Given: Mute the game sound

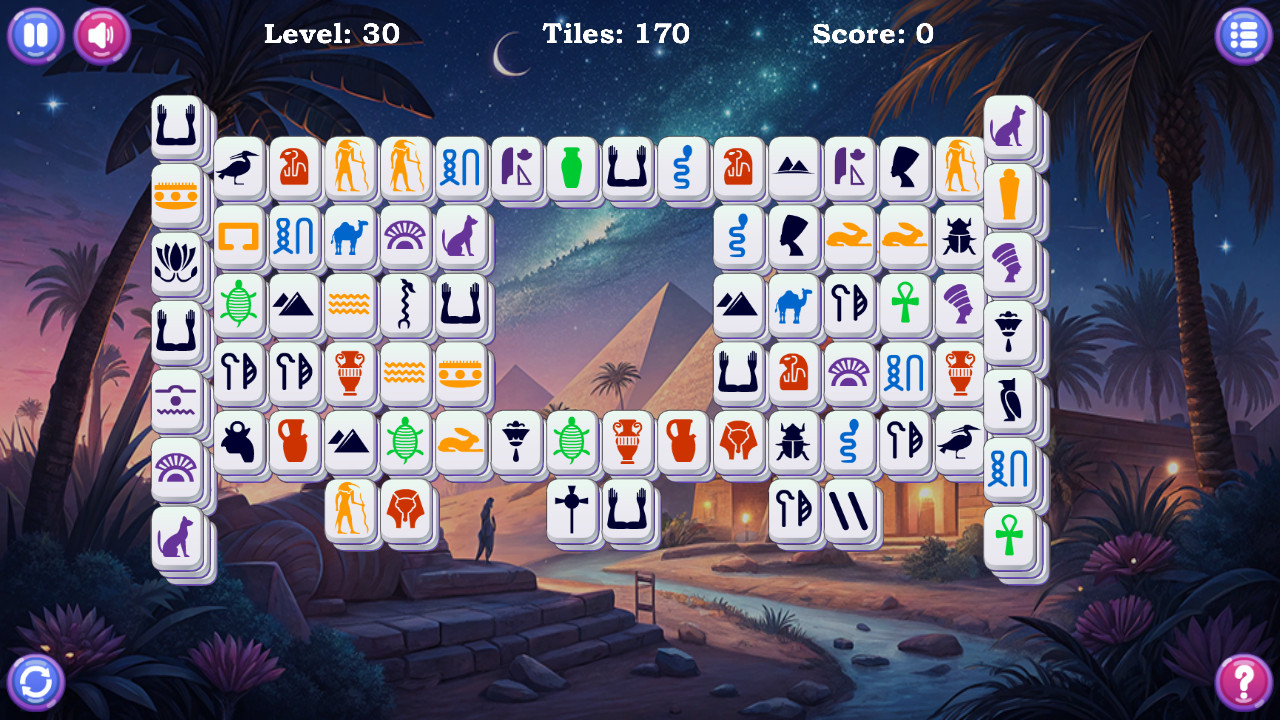Looking at the screenshot, I should coord(100,35).
